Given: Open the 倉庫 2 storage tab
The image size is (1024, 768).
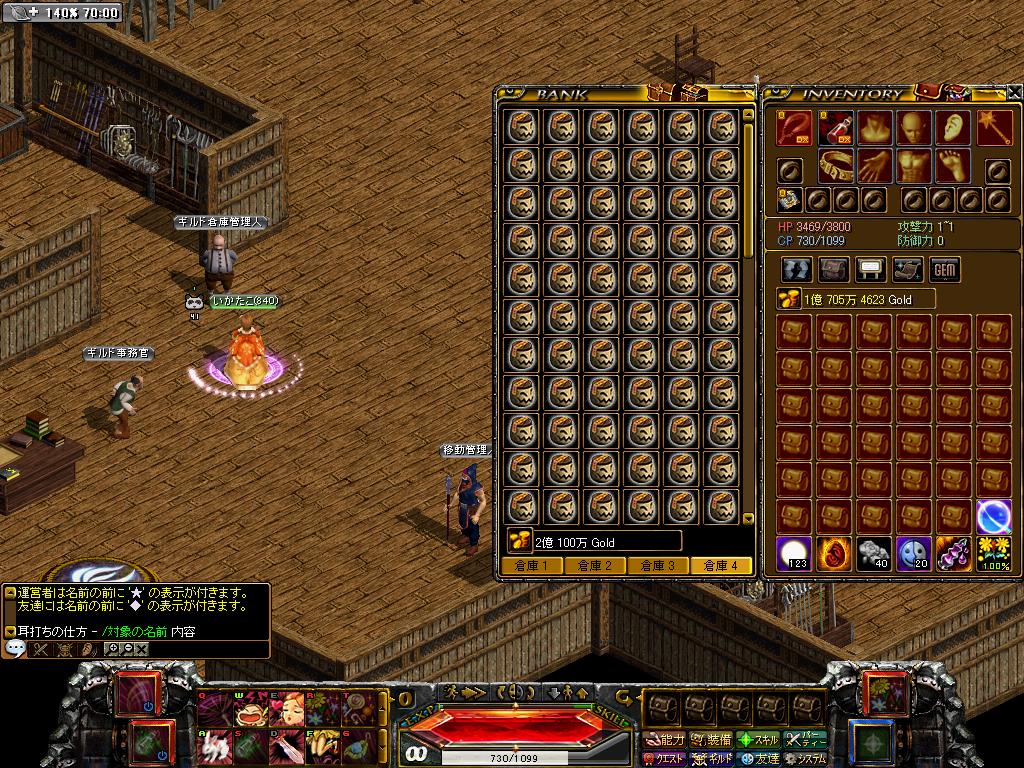Looking at the screenshot, I should [x=594, y=566].
